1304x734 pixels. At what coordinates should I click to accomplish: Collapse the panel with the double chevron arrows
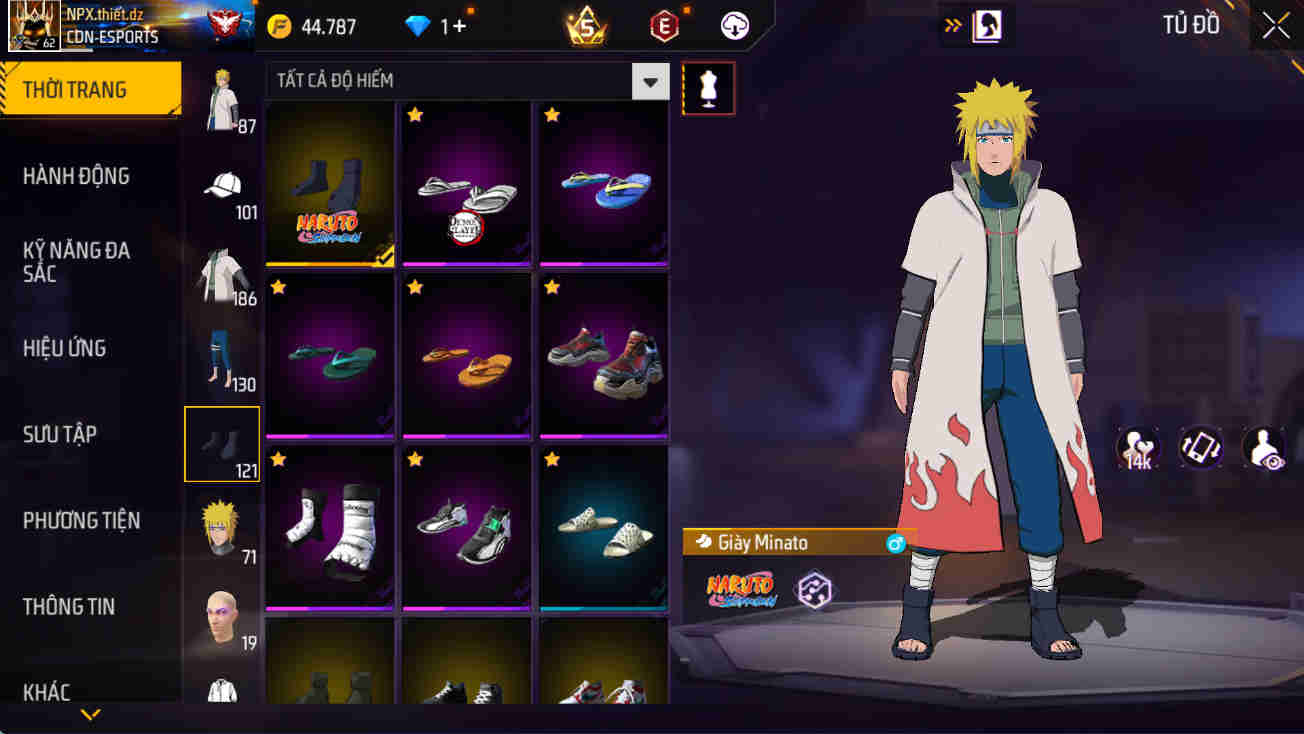[x=950, y=26]
